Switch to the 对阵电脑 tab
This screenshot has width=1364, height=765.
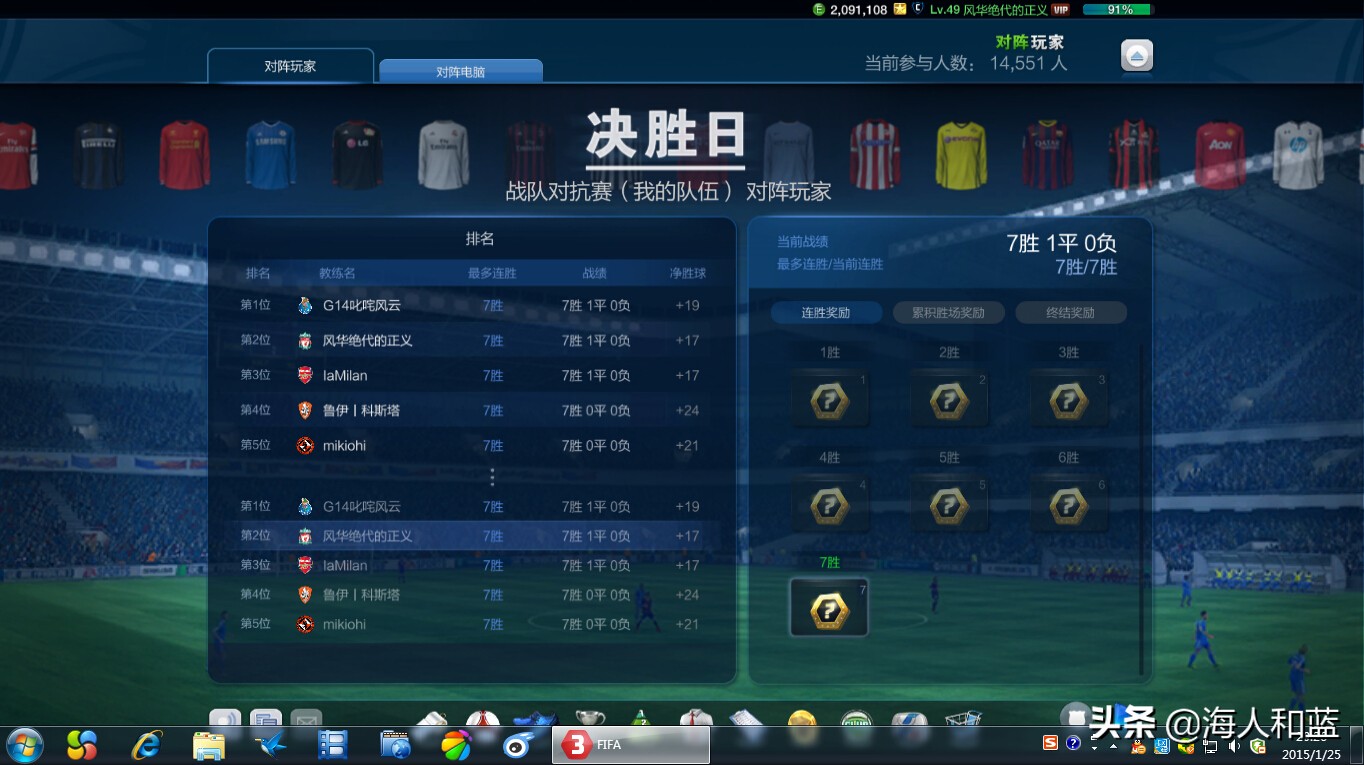click(x=460, y=70)
